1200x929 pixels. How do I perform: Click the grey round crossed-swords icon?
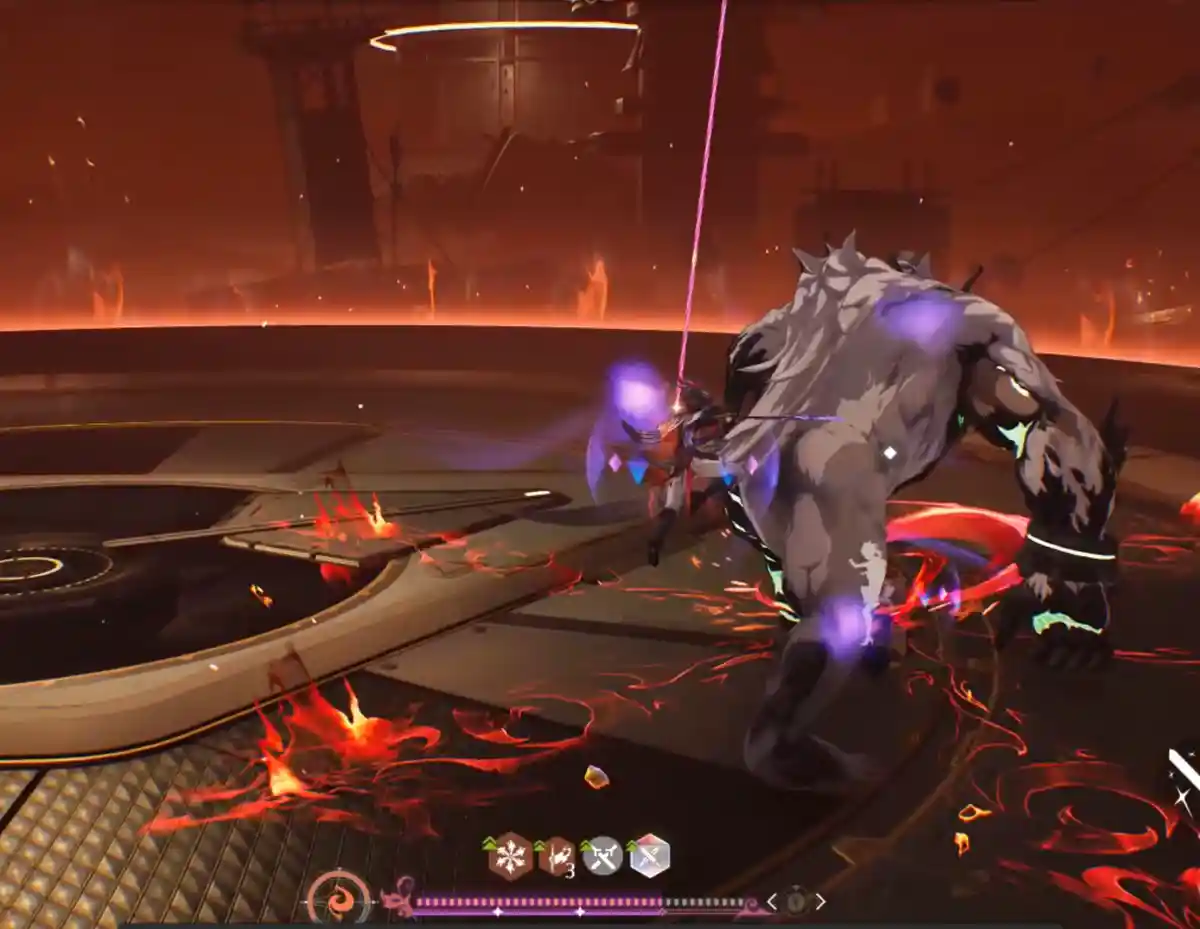pos(602,857)
